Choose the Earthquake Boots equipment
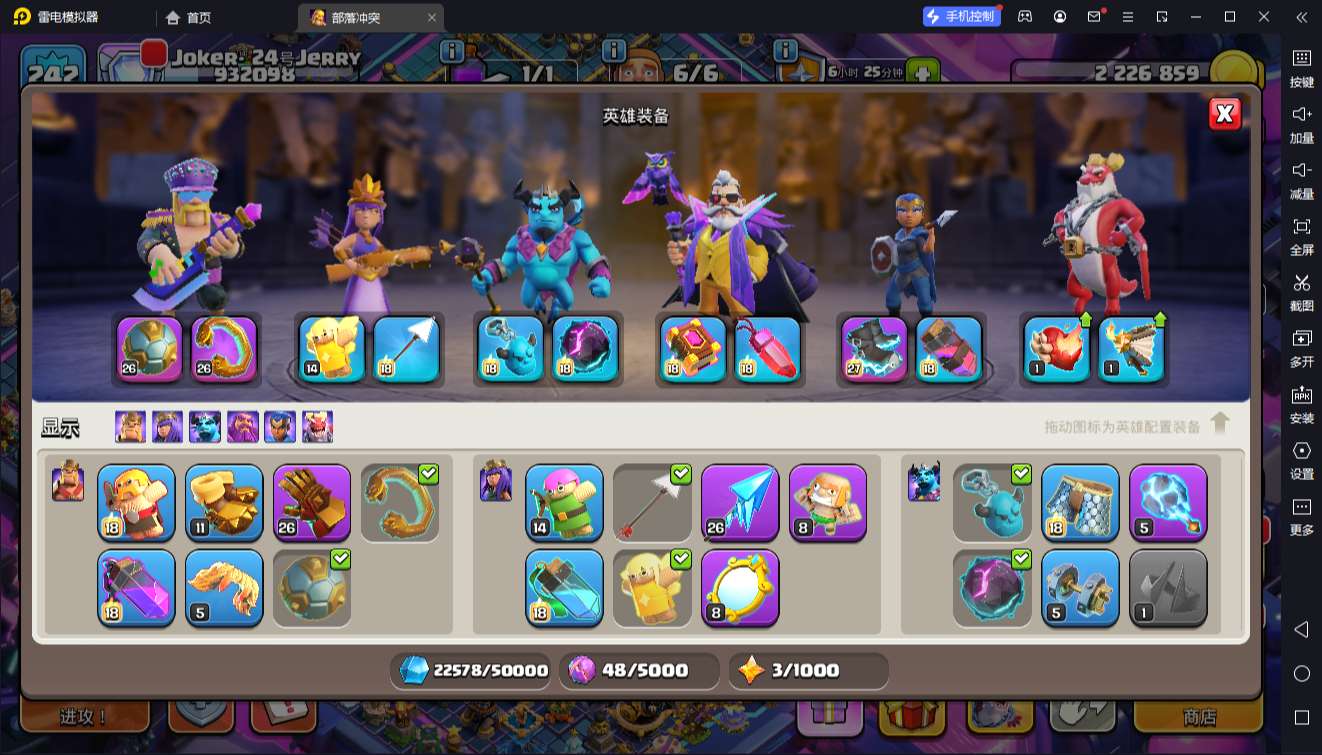Image resolution: width=1322 pixels, height=755 pixels. [x=224, y=502]
